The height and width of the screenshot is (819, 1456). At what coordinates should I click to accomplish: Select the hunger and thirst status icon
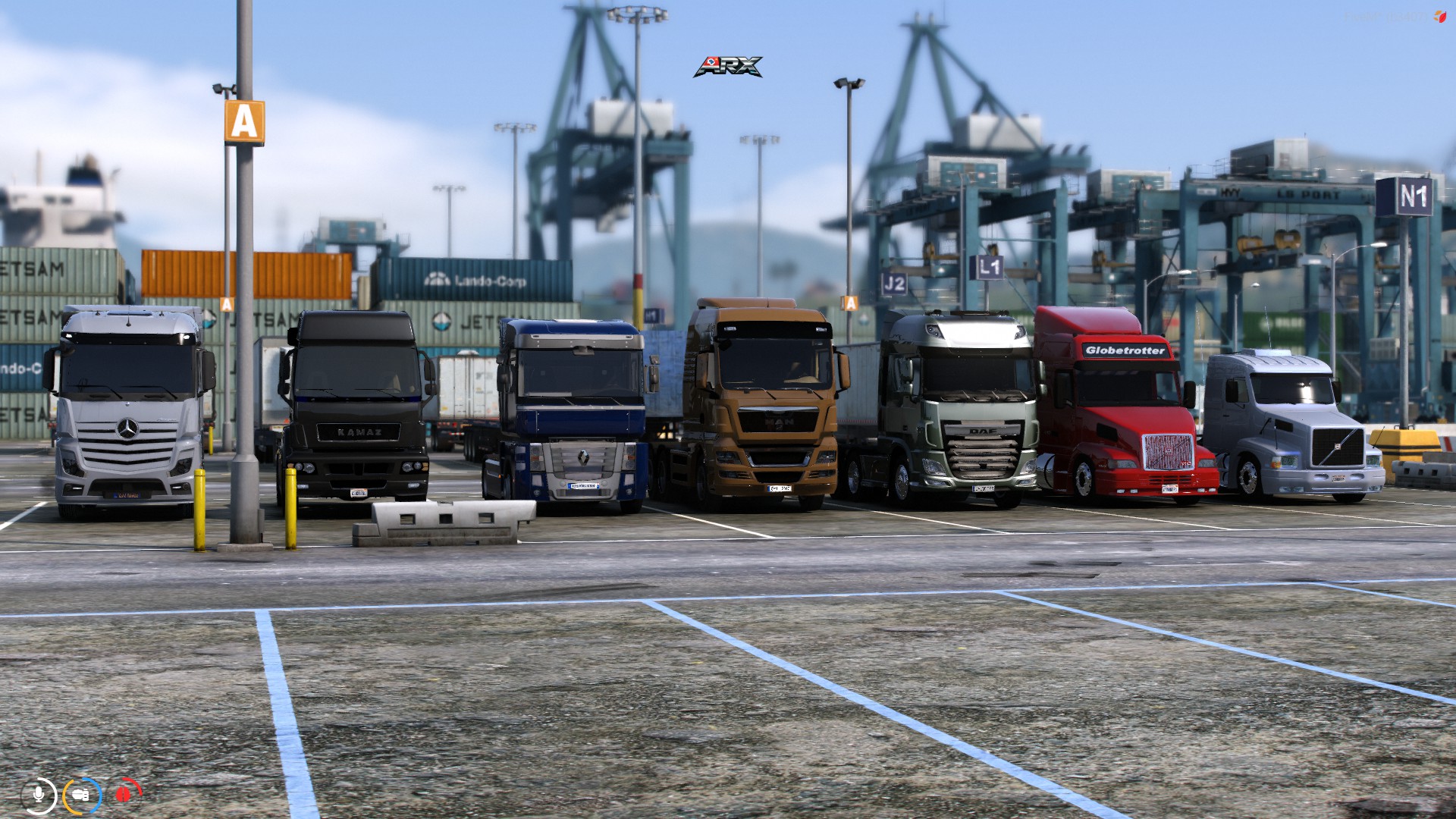tap(82, 794)
